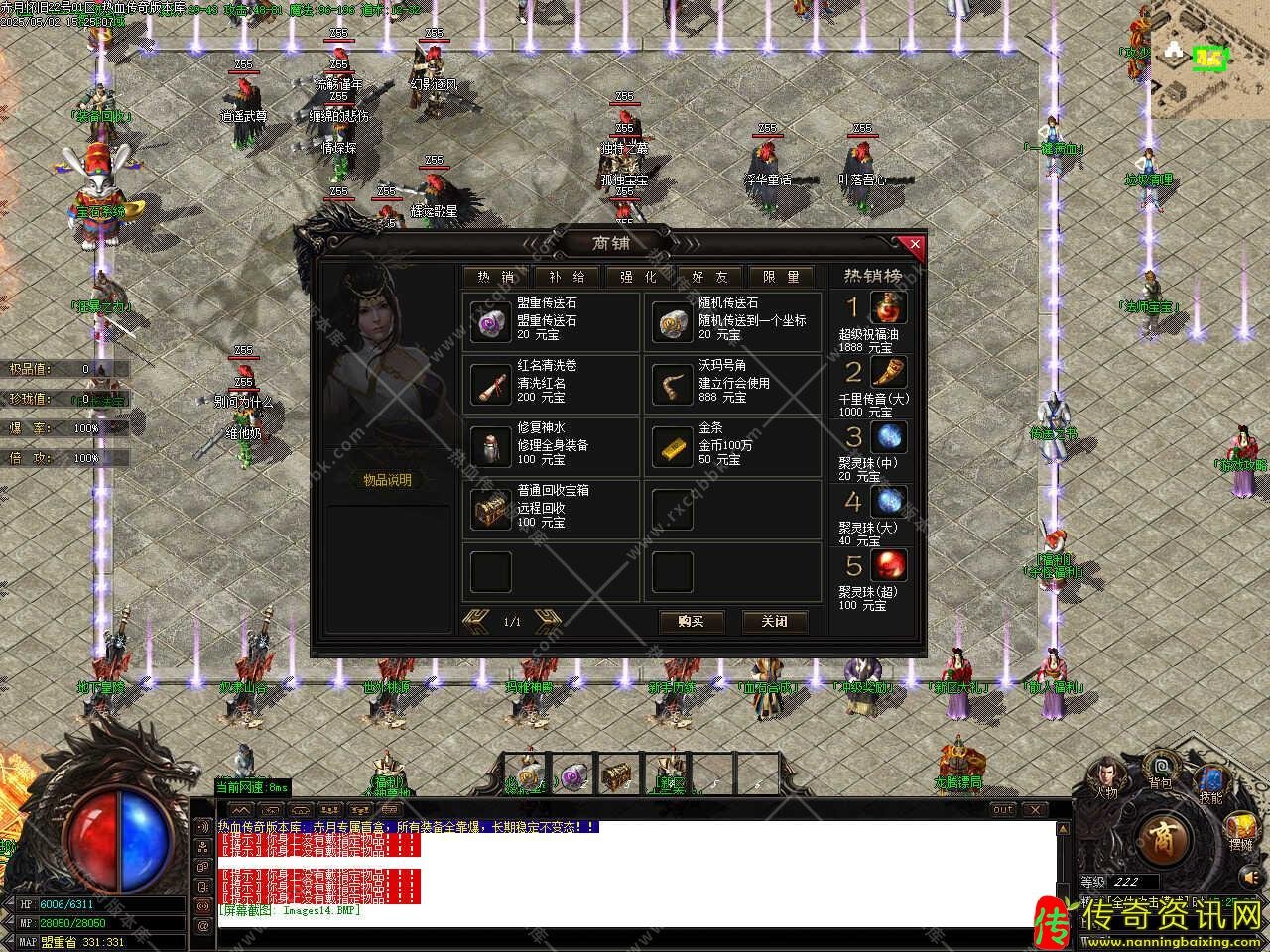The image size is (1270, 952).
Task: Open the 人物 character panel
Action: pyautogui.click(x=1105, y=777)
